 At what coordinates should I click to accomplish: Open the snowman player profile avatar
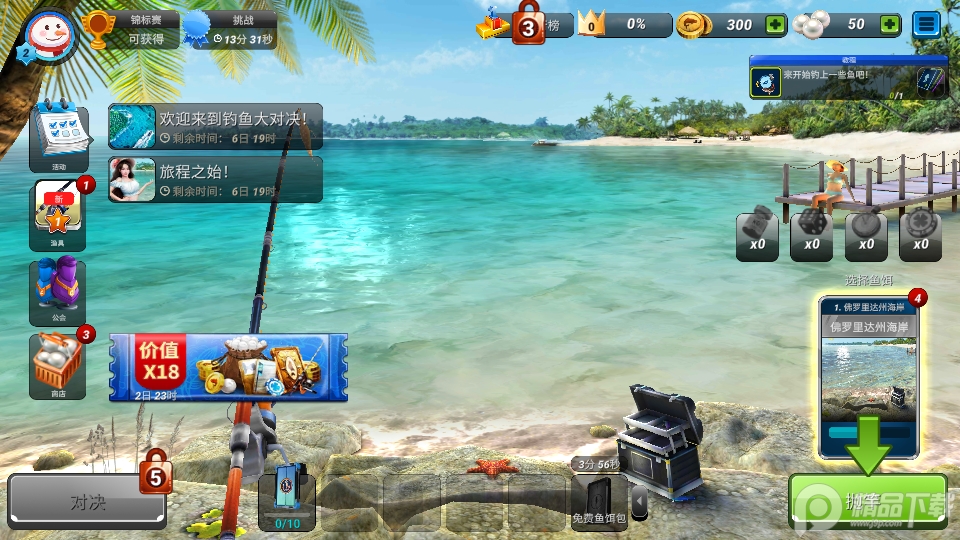[x=47, y=38]
